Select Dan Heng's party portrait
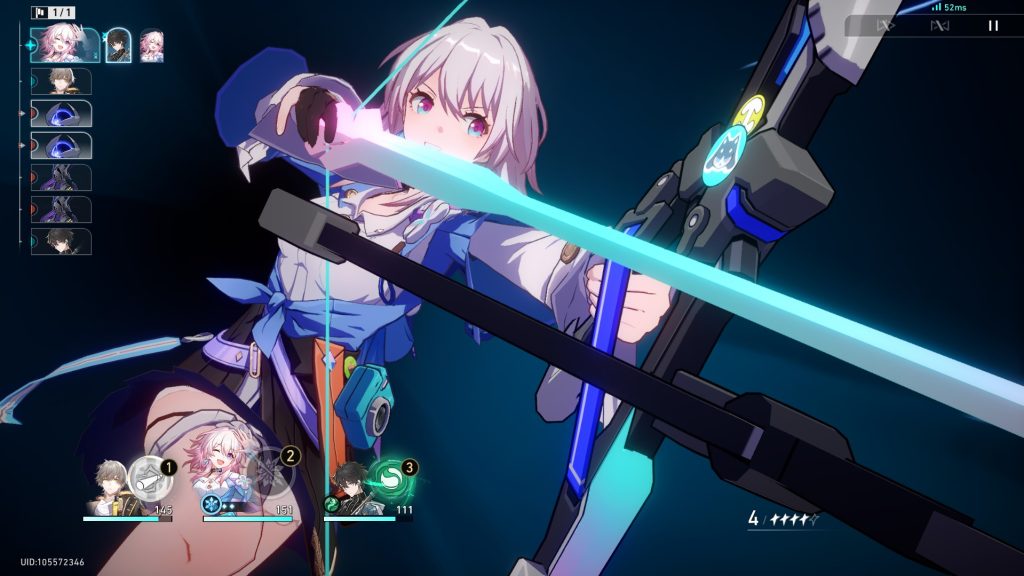Screen dimensions: 1024x576 tap(350, 488)
